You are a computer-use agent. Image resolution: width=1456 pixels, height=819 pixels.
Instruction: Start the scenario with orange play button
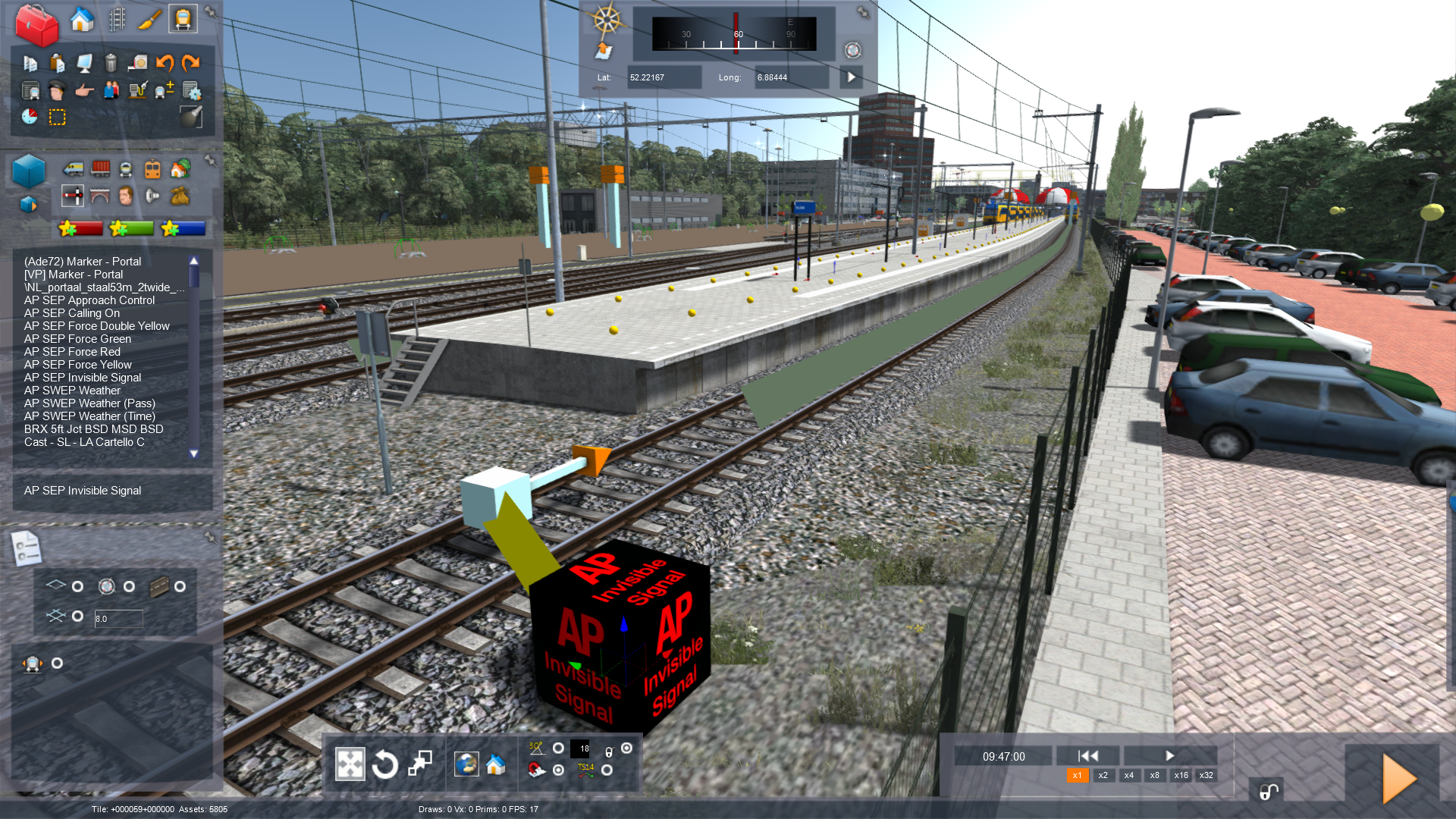coord(1398,779)
